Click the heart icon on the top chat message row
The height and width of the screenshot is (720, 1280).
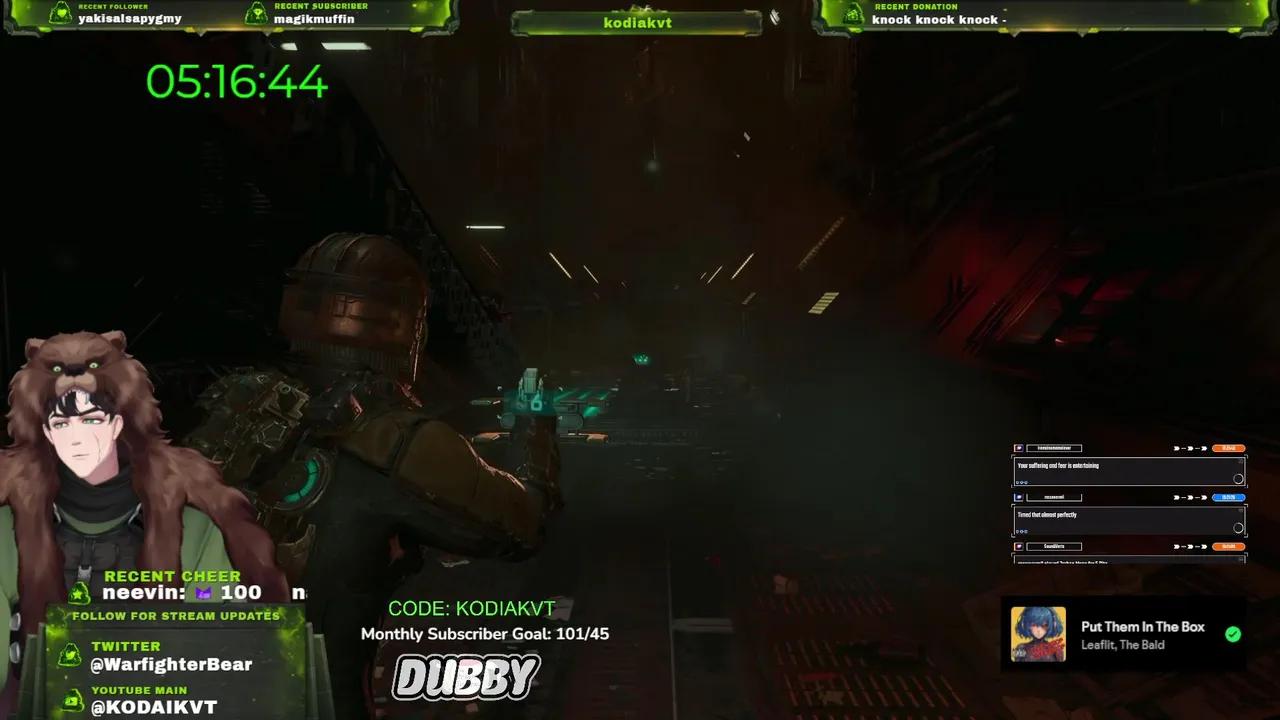(1018, 448)
